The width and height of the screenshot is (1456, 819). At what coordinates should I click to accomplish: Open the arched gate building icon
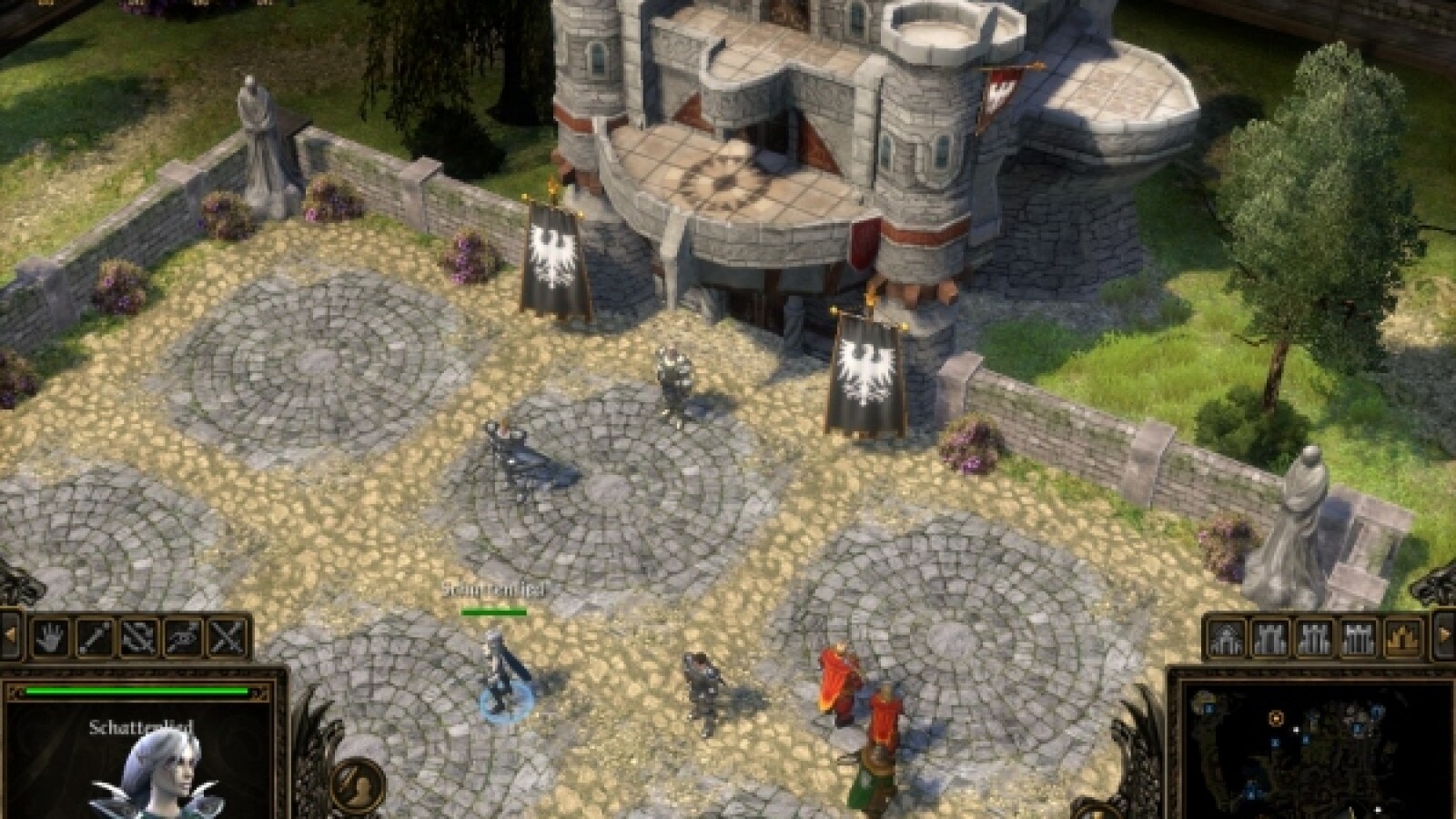pos(1227,637)
